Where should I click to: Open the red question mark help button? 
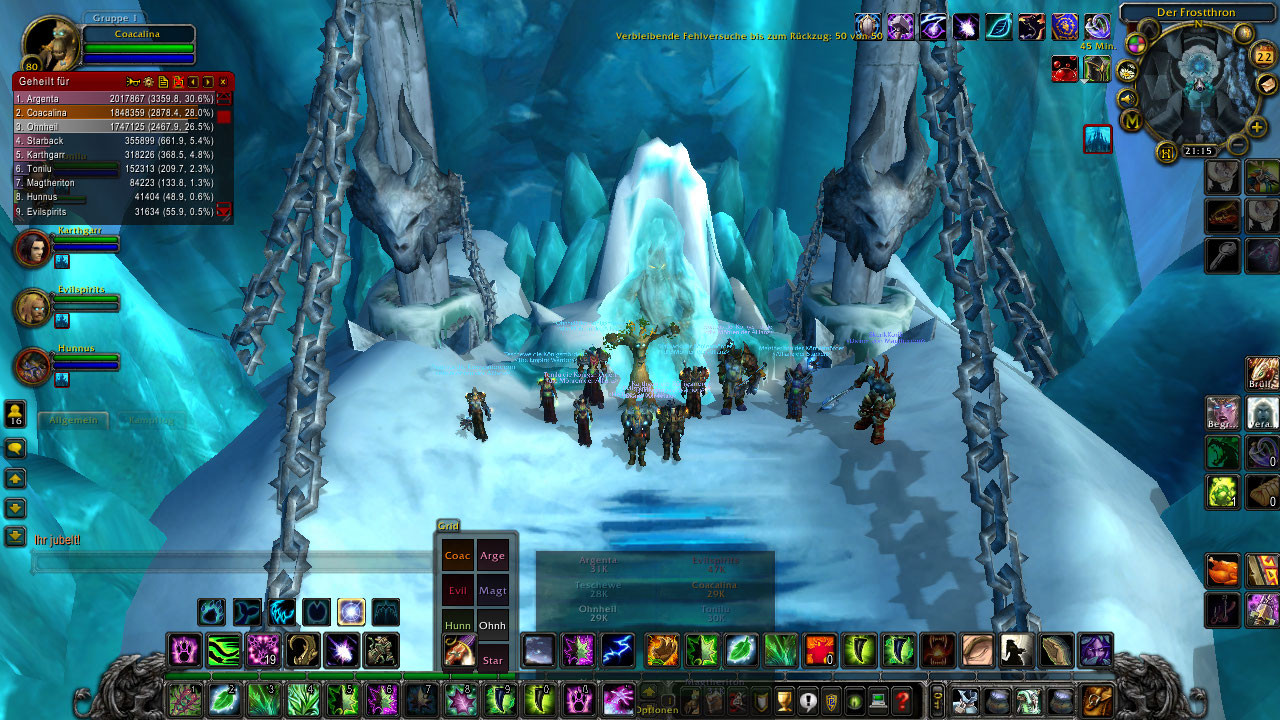[x=903, y=700]
